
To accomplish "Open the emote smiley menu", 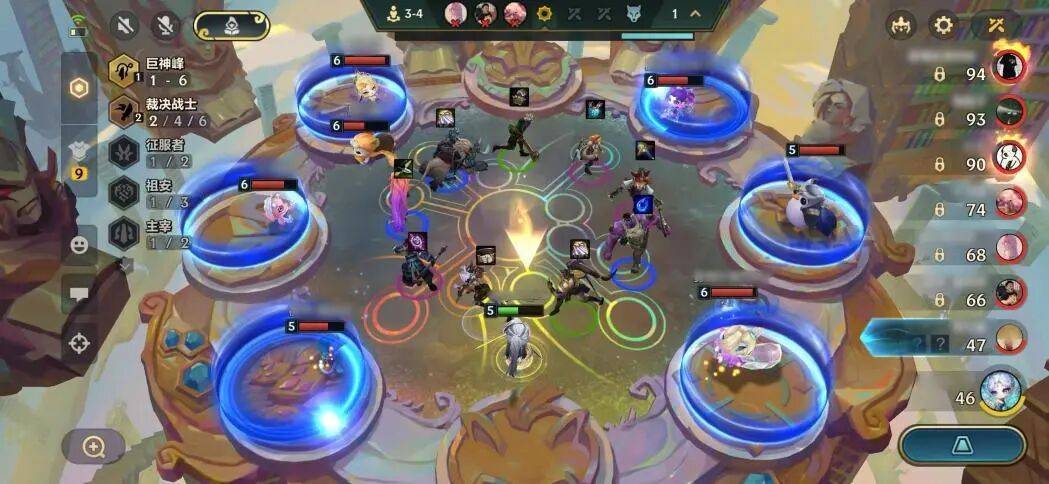I will [x=78, y=245].
